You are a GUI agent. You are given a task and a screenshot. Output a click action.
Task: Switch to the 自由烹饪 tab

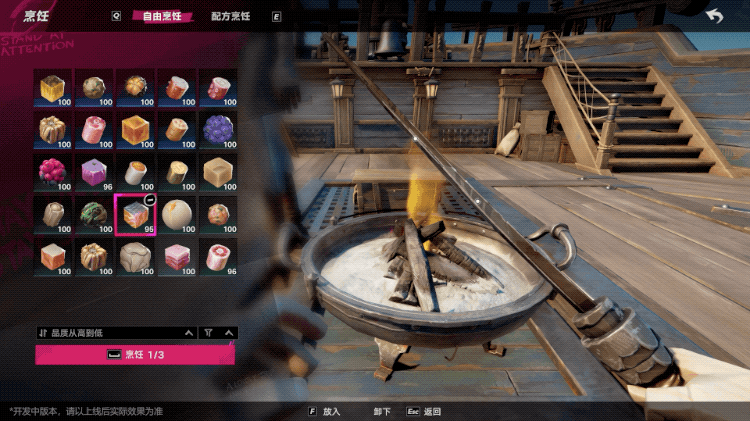(165, 16)
